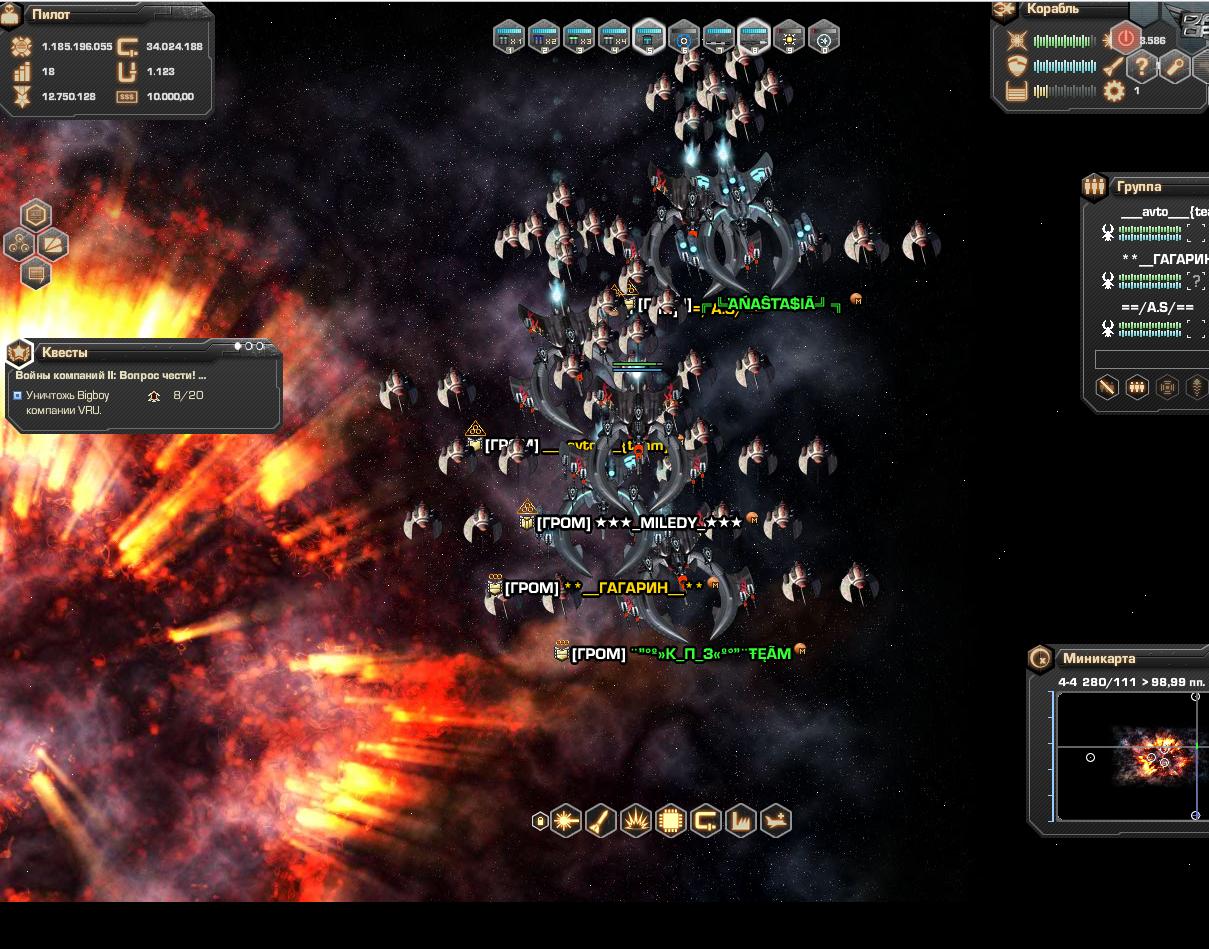This screenshot has width=1209, height=949.
Task: Open the rocket category in bottom bar
Action: (601, 822)
